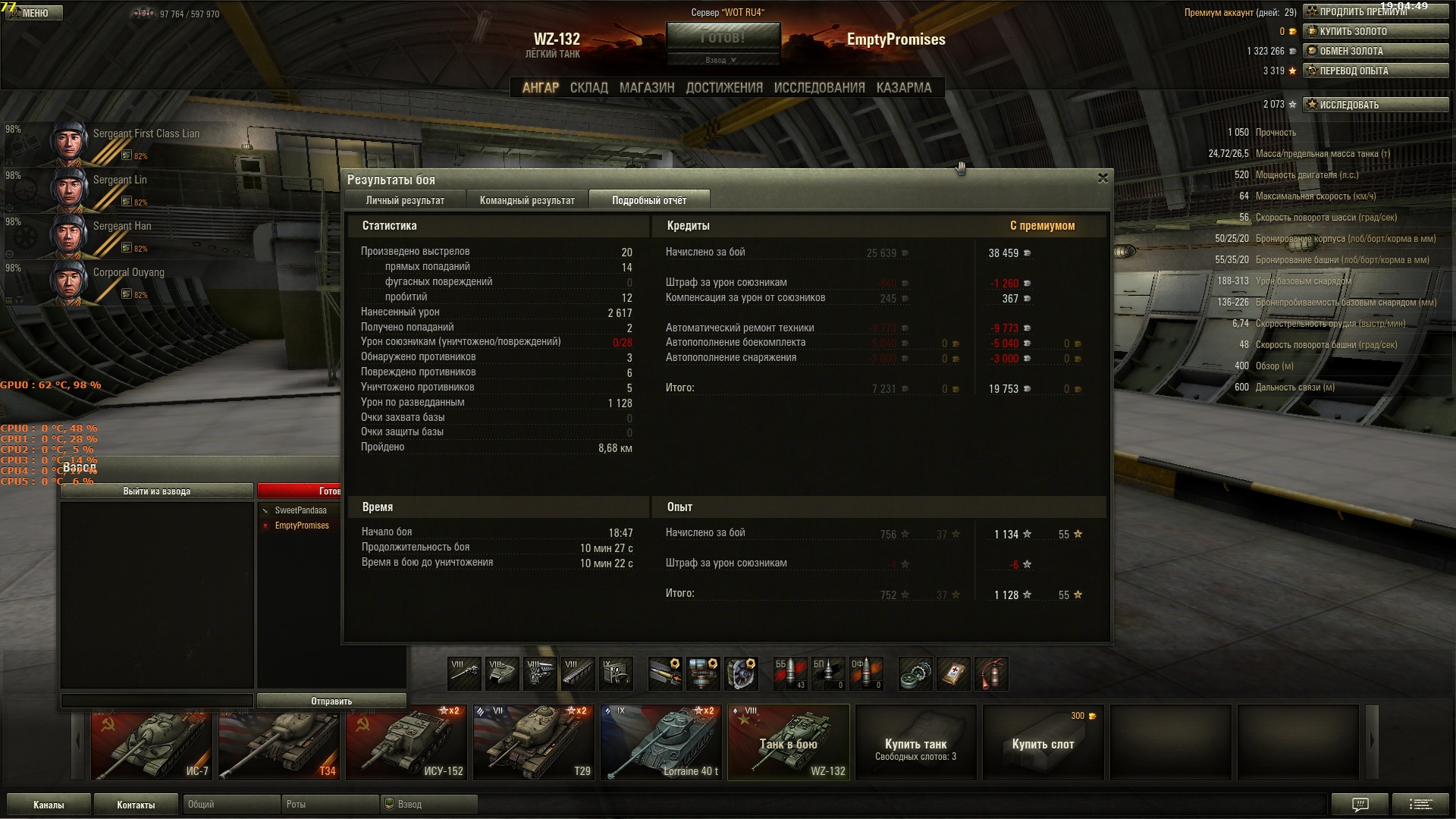This screenshot has width=1456, height=819.
Task: Open the МАГАЗИН shop section
Action: tap(646, 88)
